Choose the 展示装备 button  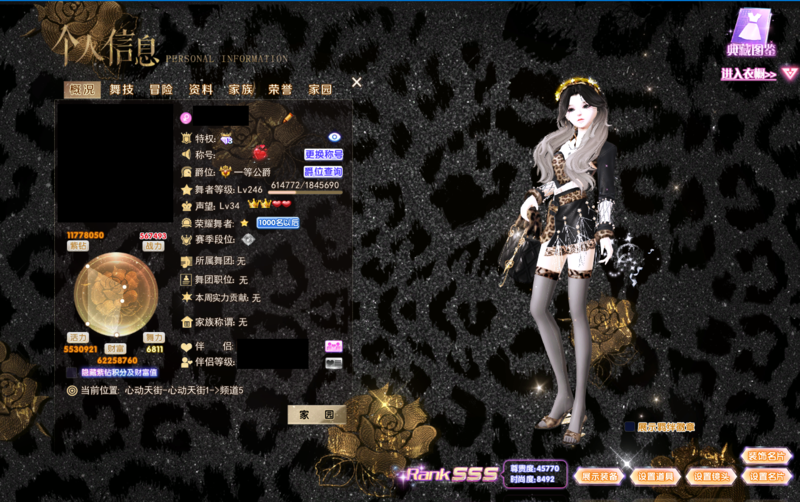coord(600,476)
